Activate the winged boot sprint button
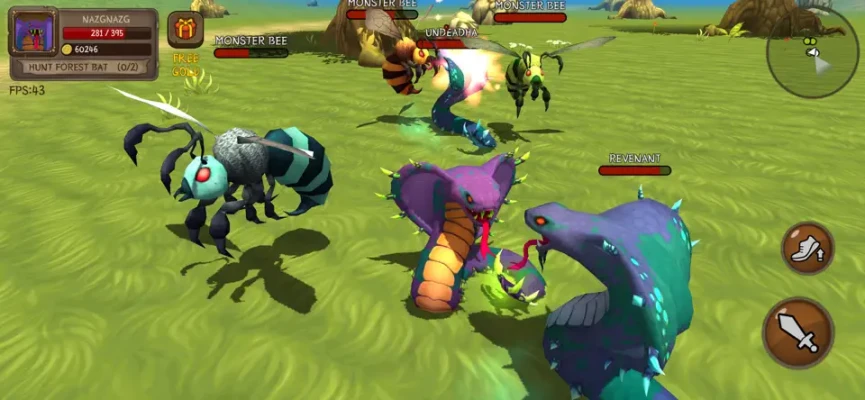 pyautogui.click(x=807, y=248)
